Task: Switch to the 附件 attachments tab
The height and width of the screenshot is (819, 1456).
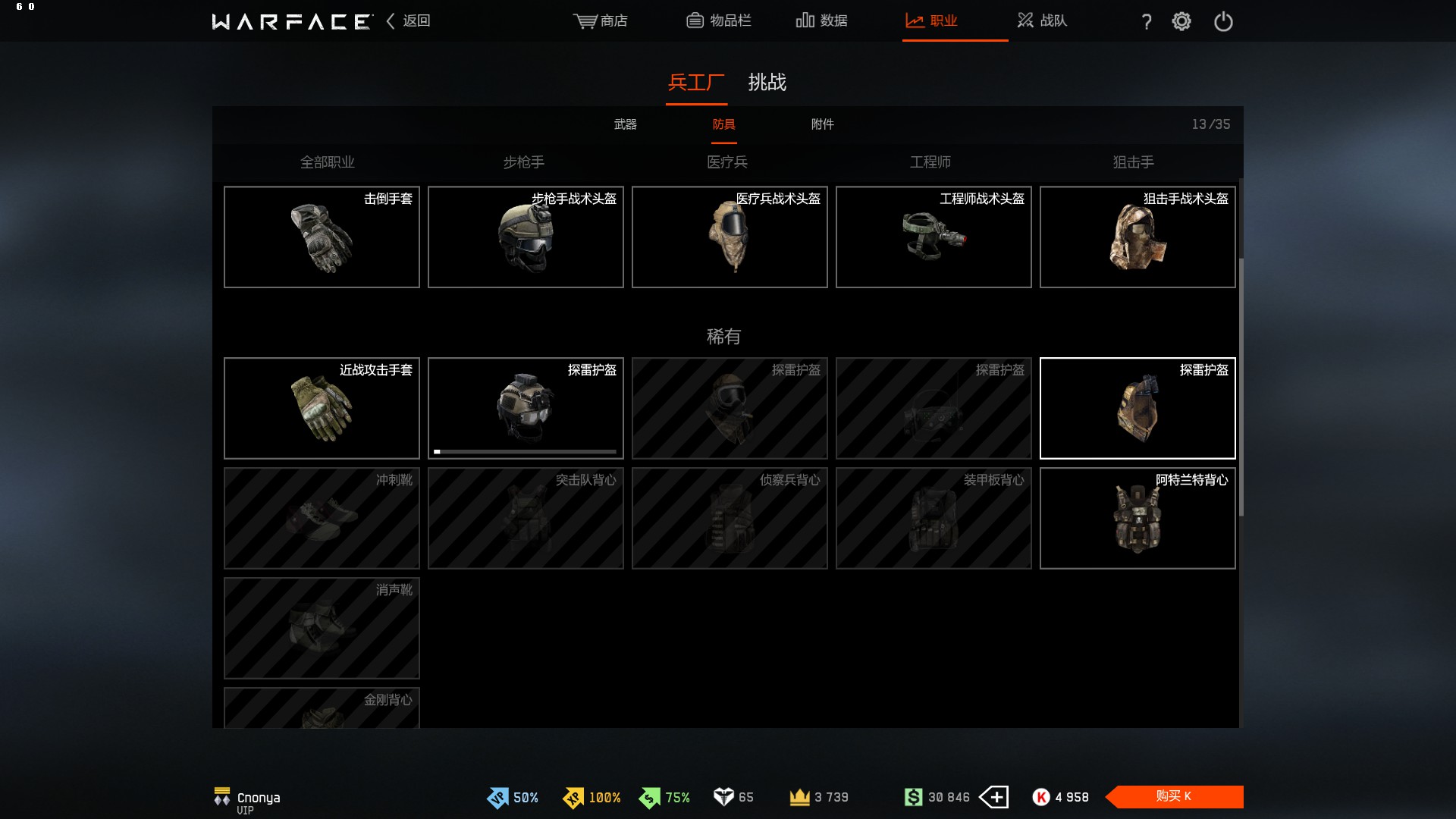Action: tap(822, 124)
